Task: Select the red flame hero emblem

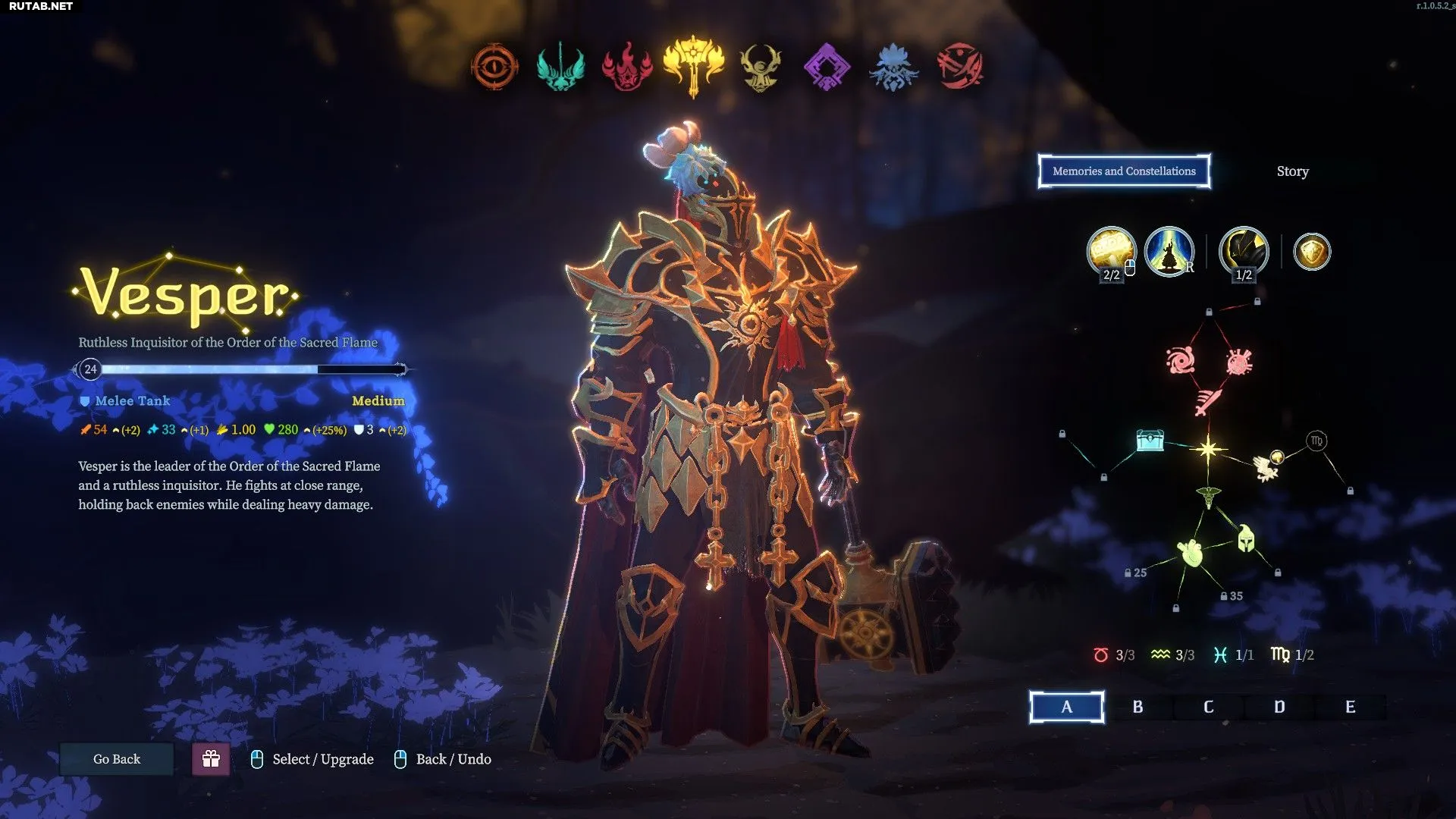Action: (627, 67)
